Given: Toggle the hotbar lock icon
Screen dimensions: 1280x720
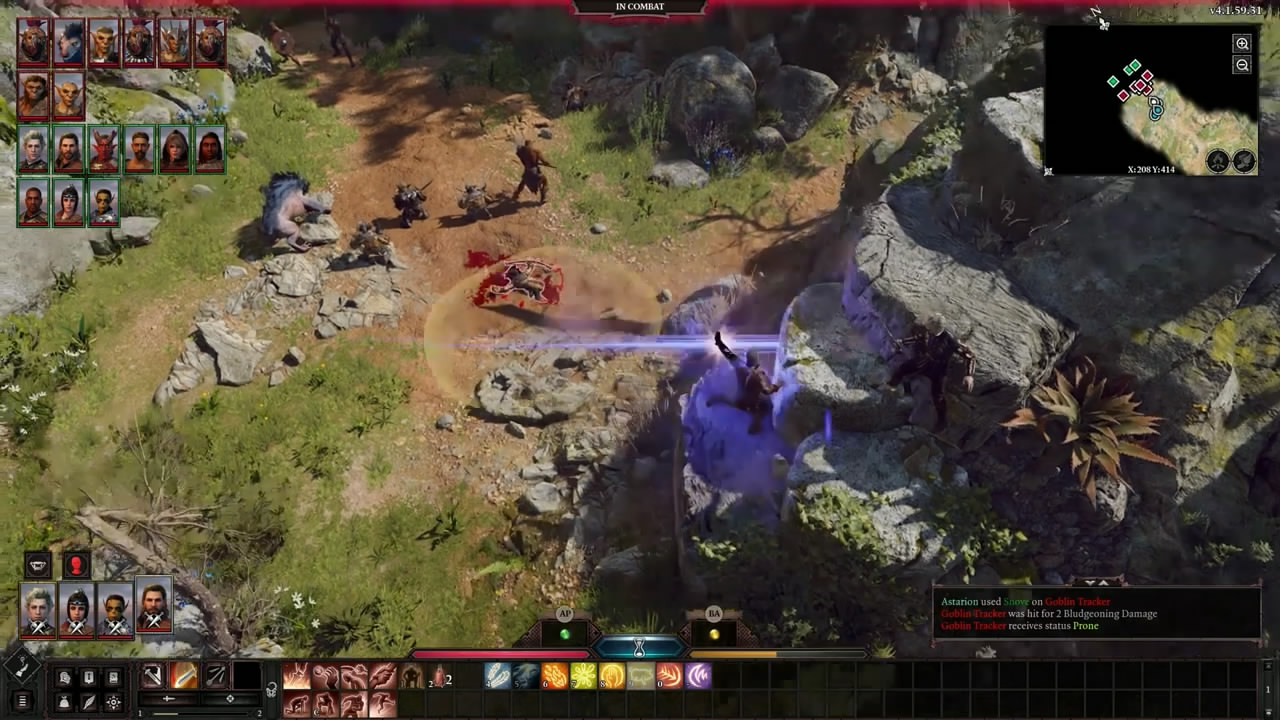Looking at the screenshot, I should click(271, 689).
